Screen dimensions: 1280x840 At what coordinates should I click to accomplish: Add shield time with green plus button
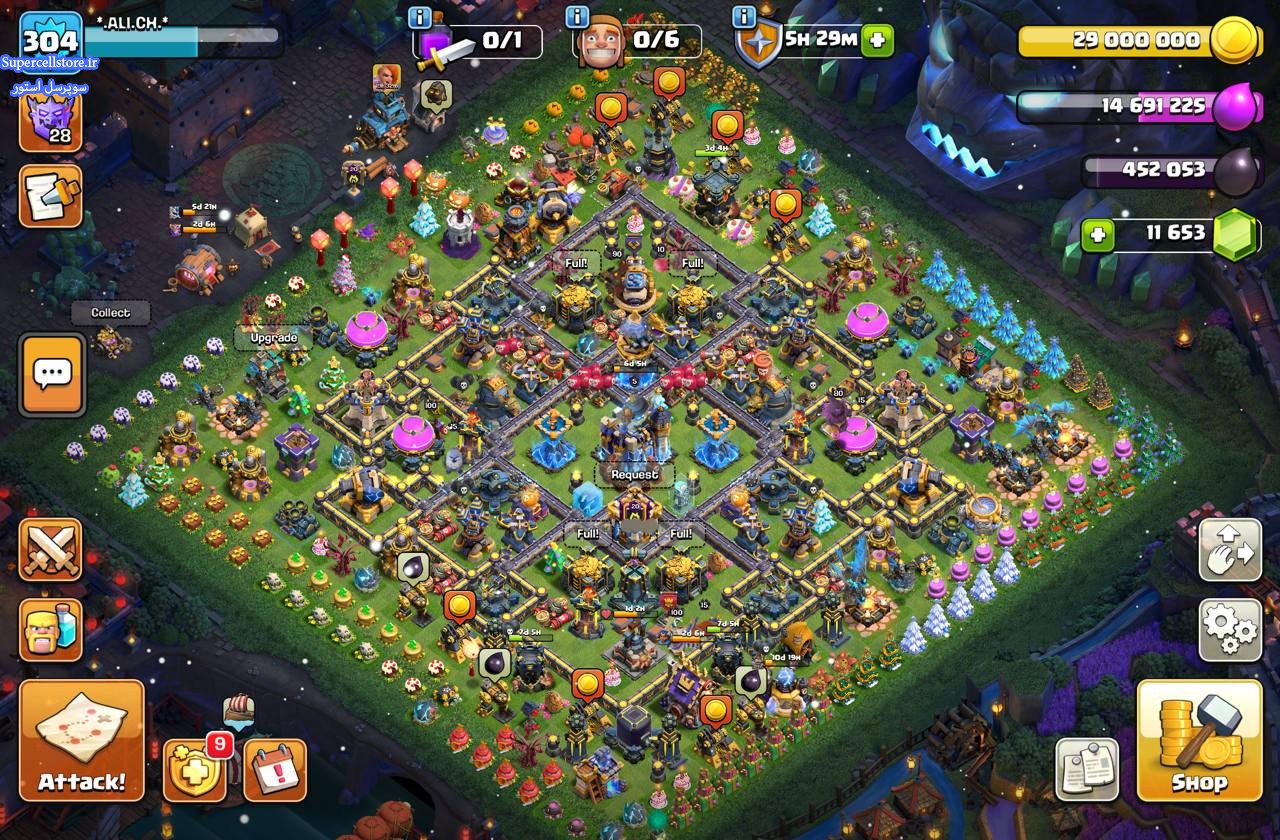[x=877, y=41]
